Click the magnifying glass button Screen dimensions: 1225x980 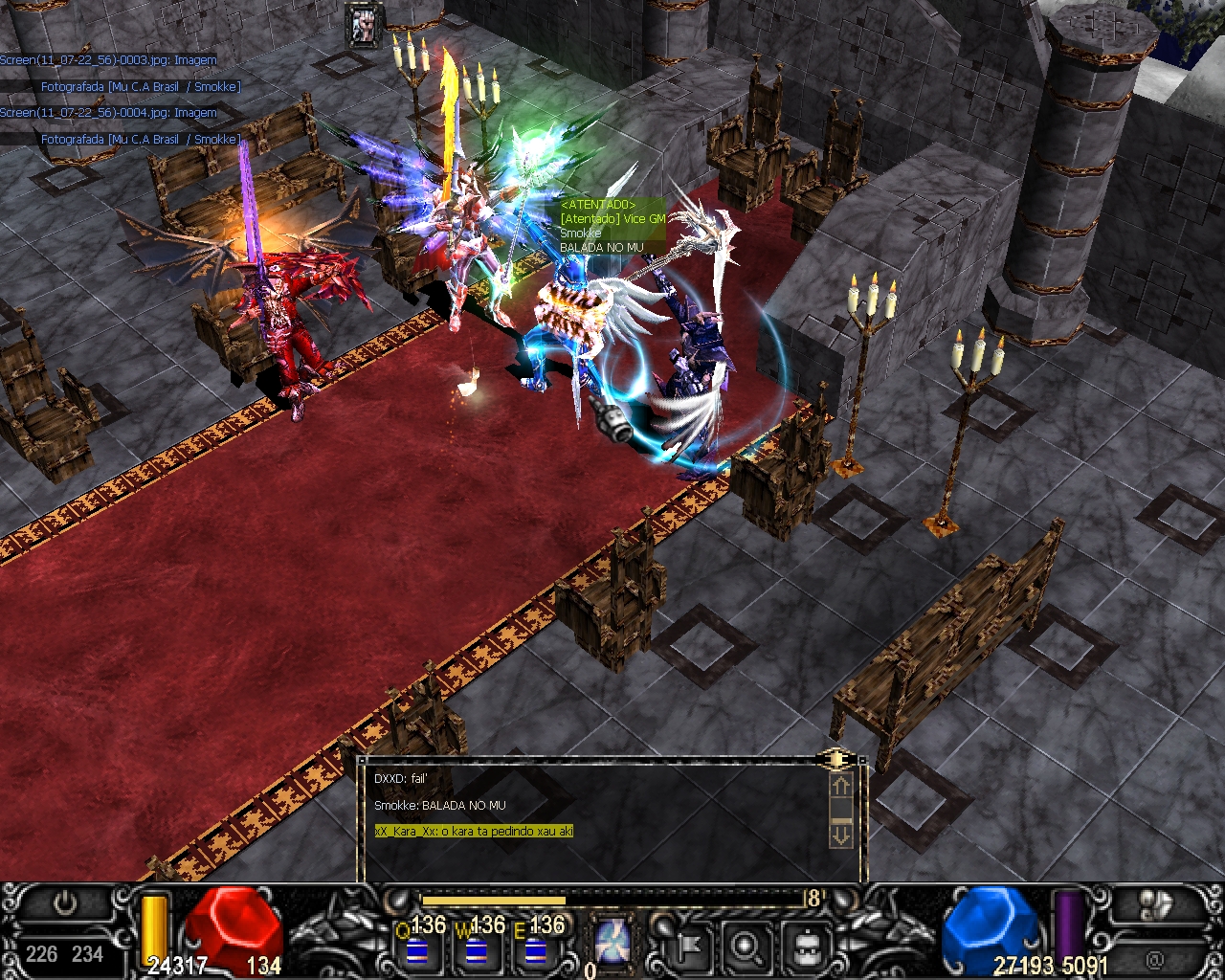coord(745,946)
